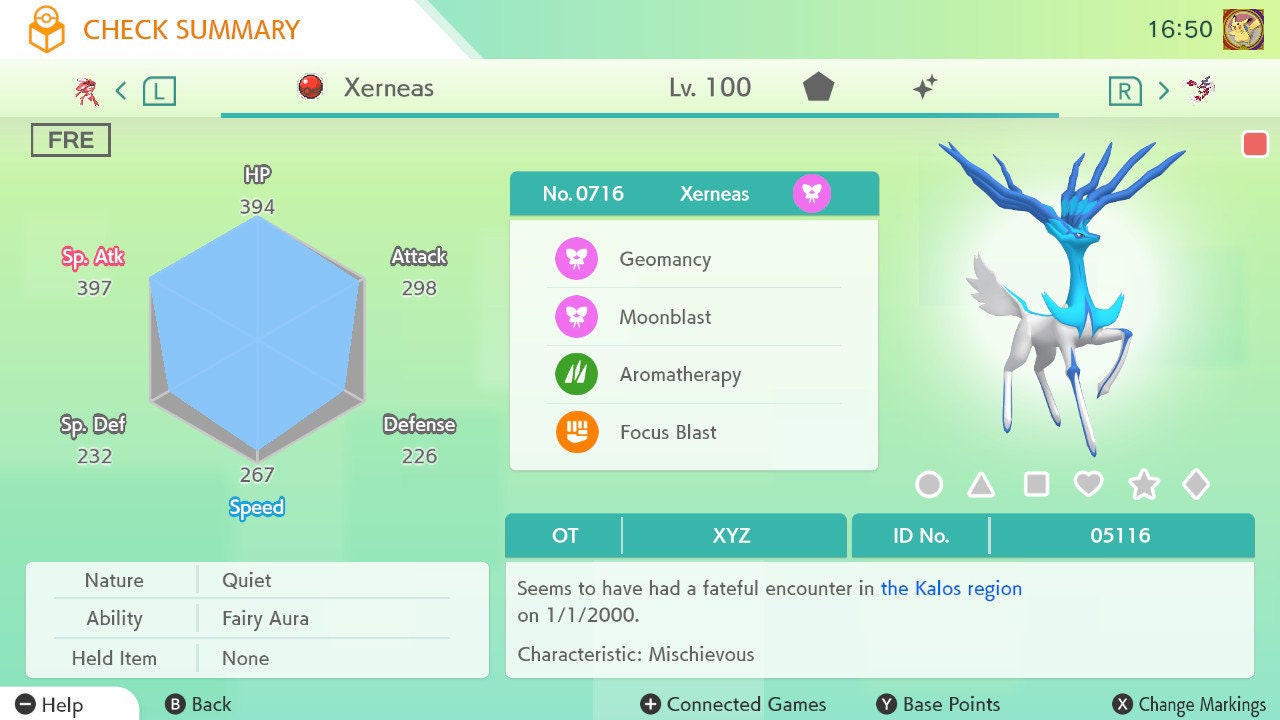Image resolution: width=1280 pixels, height=720 pixels.
Task: Open Change Markings
Action: (1190, 705)
